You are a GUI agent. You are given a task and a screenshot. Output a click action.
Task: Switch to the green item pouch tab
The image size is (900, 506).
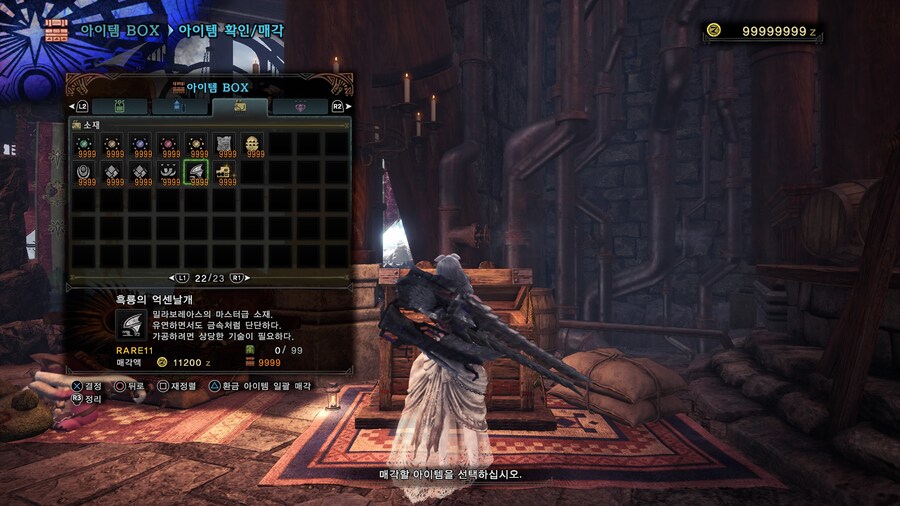(x=121, y=106)
